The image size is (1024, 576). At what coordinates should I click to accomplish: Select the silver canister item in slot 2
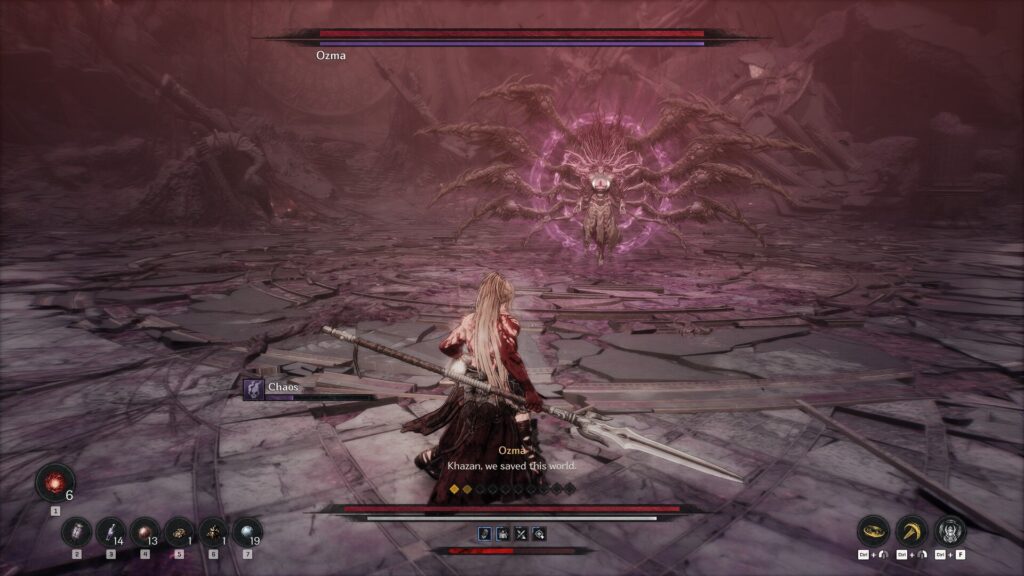point(76,531)
